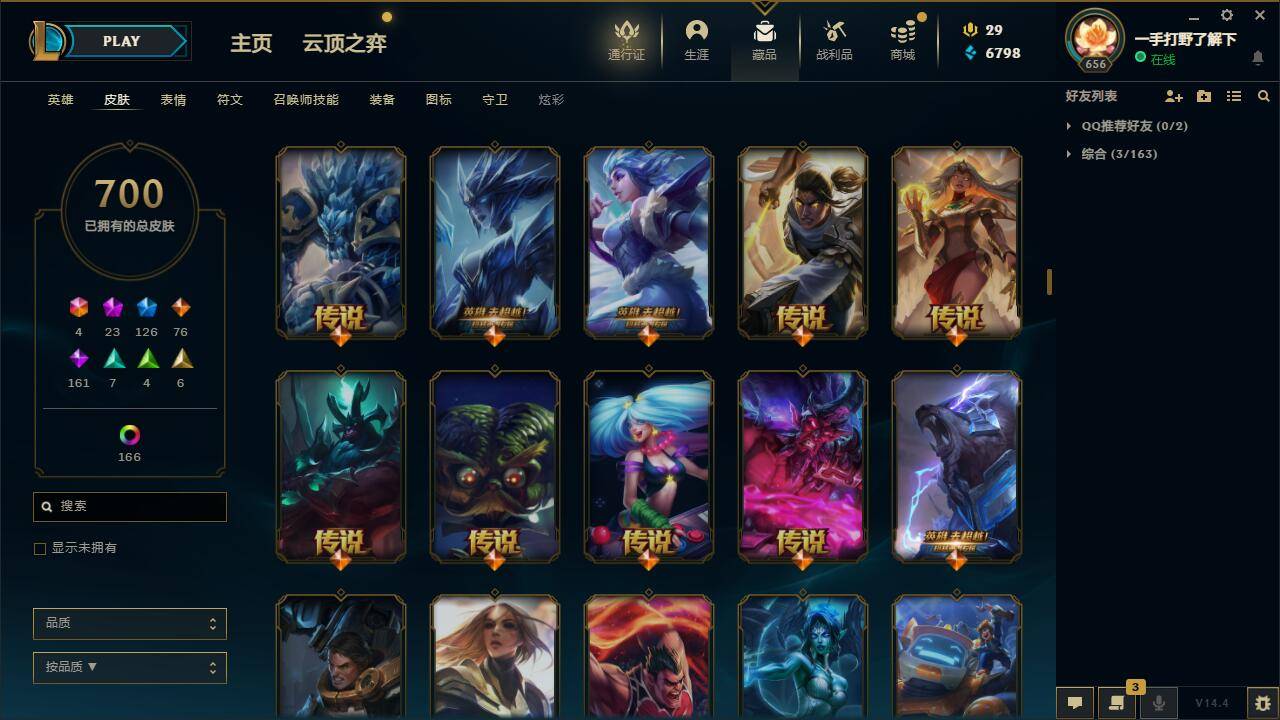Mute the microphone in the bottom toolbar
This screenshot has width=1280, height=720.
pyautogui.click(x=1158, y=702)
